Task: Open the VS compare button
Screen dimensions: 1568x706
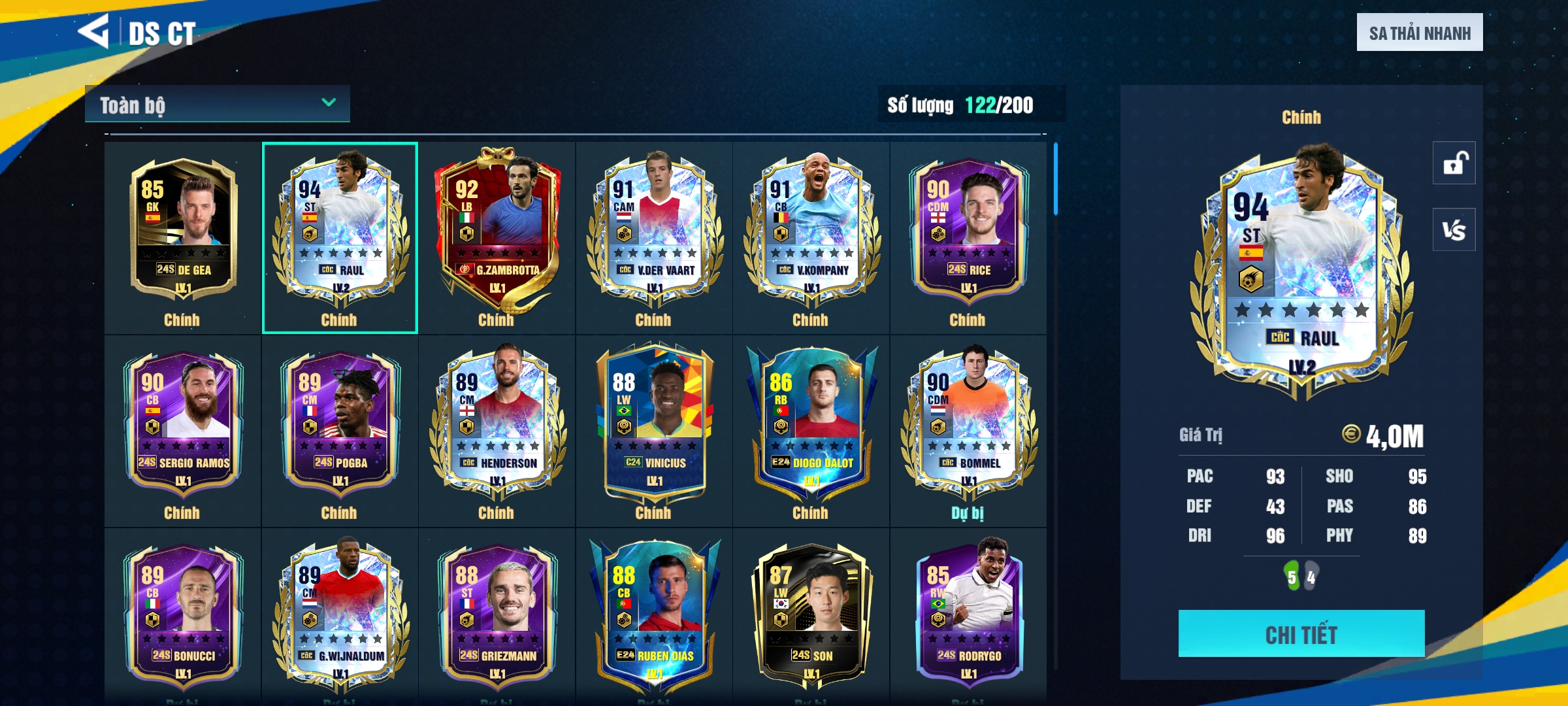Action: click(1454, 230)
